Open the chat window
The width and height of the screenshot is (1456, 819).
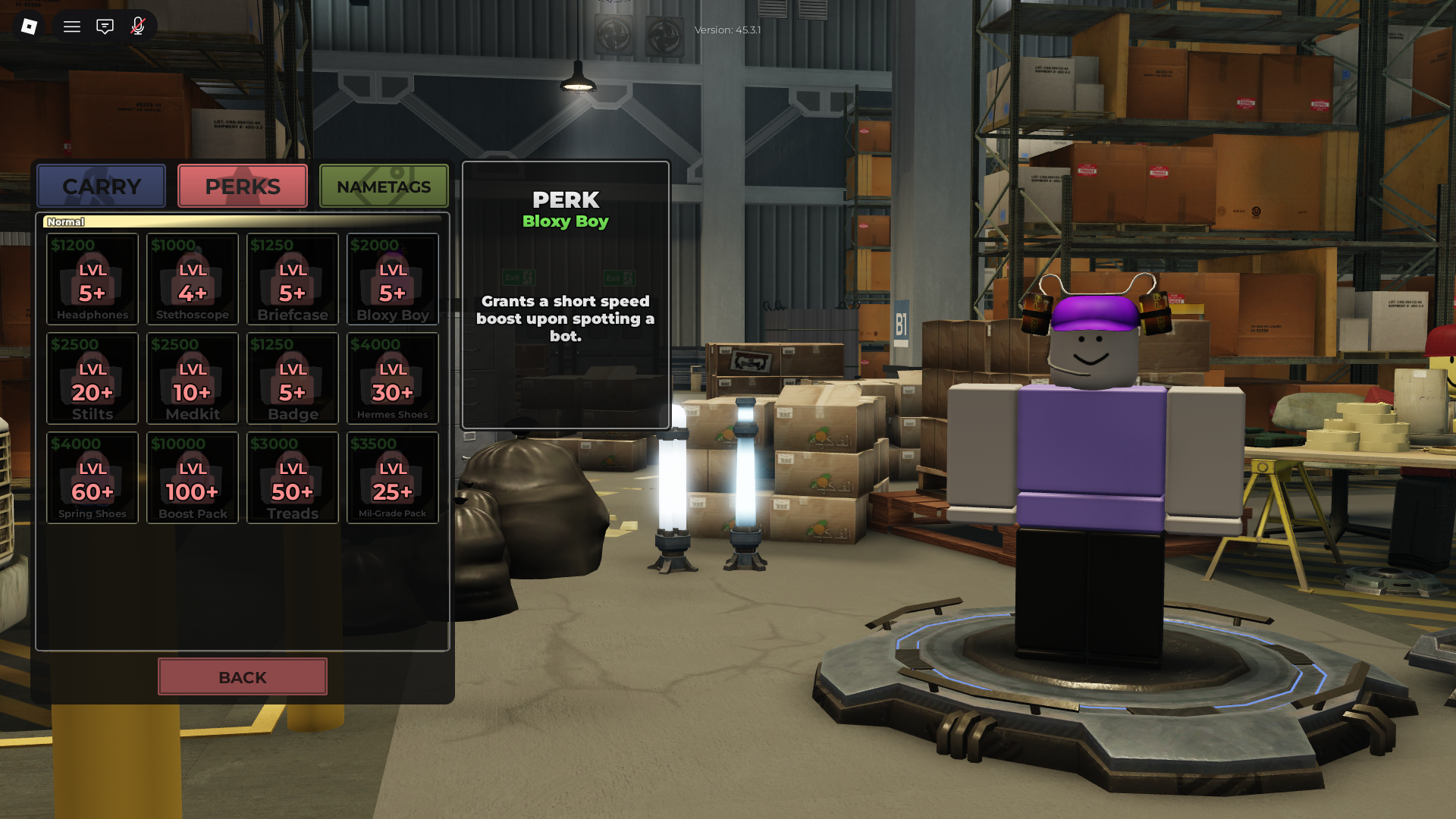pyautogui.click(x=104, y=26)
